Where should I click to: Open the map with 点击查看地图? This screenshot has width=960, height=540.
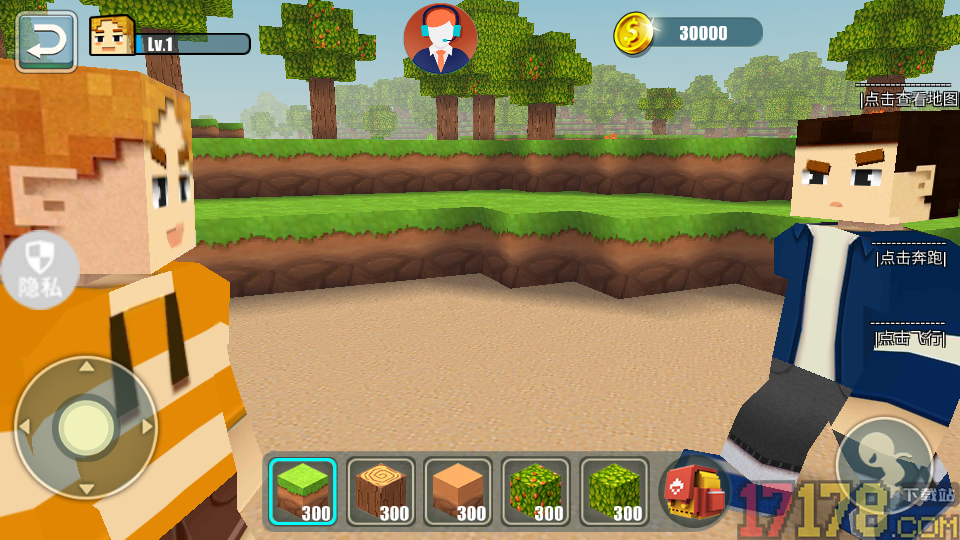click(908, 99)
